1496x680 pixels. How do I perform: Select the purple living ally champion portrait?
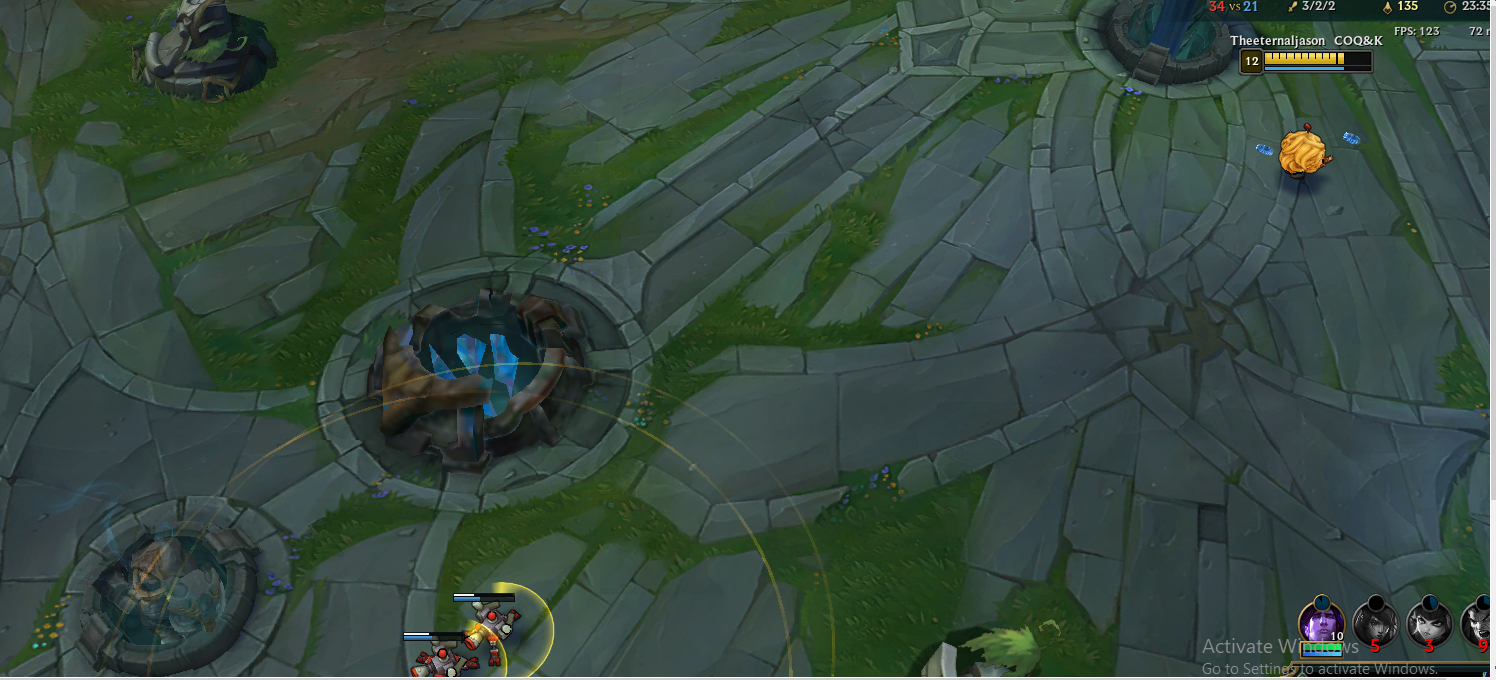(1321, 622)
